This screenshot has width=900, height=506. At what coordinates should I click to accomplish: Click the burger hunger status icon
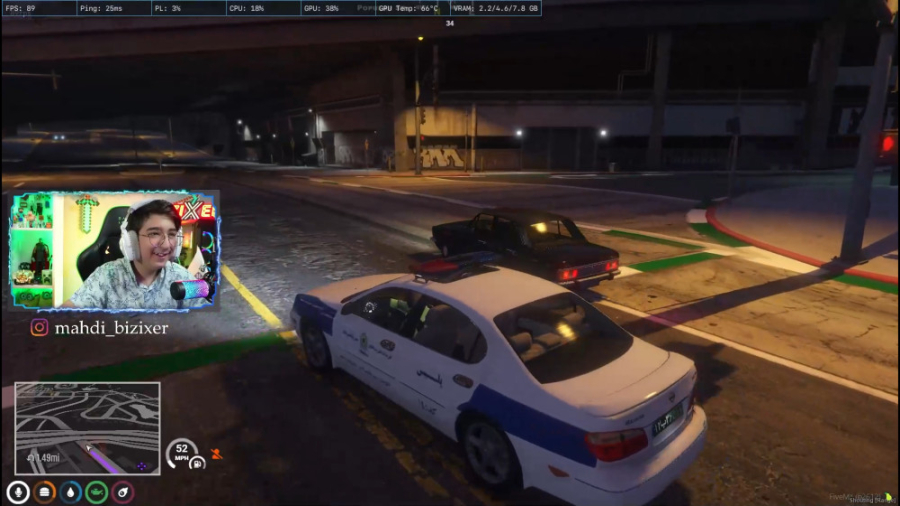tap(45, 492)
